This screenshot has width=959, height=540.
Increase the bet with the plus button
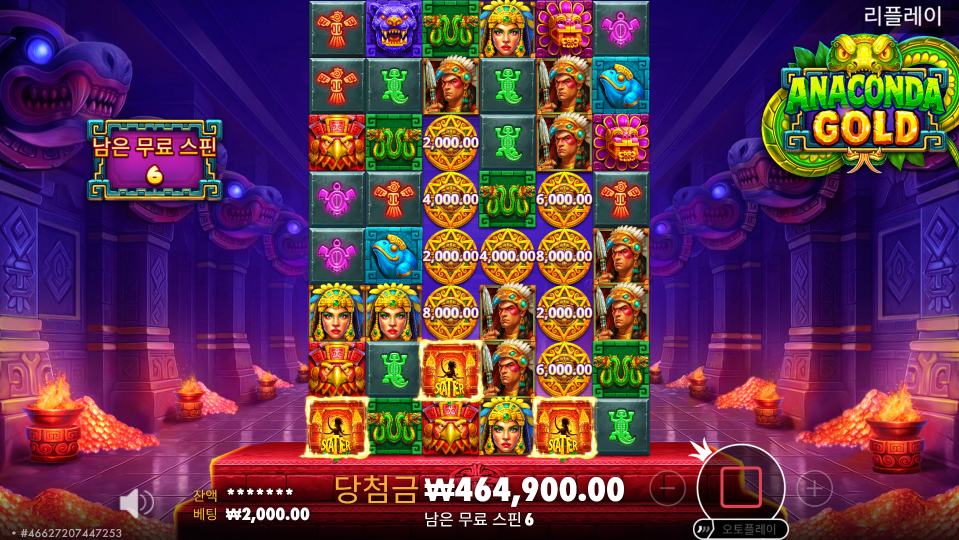pyautogui.click(x=814, y=488)
